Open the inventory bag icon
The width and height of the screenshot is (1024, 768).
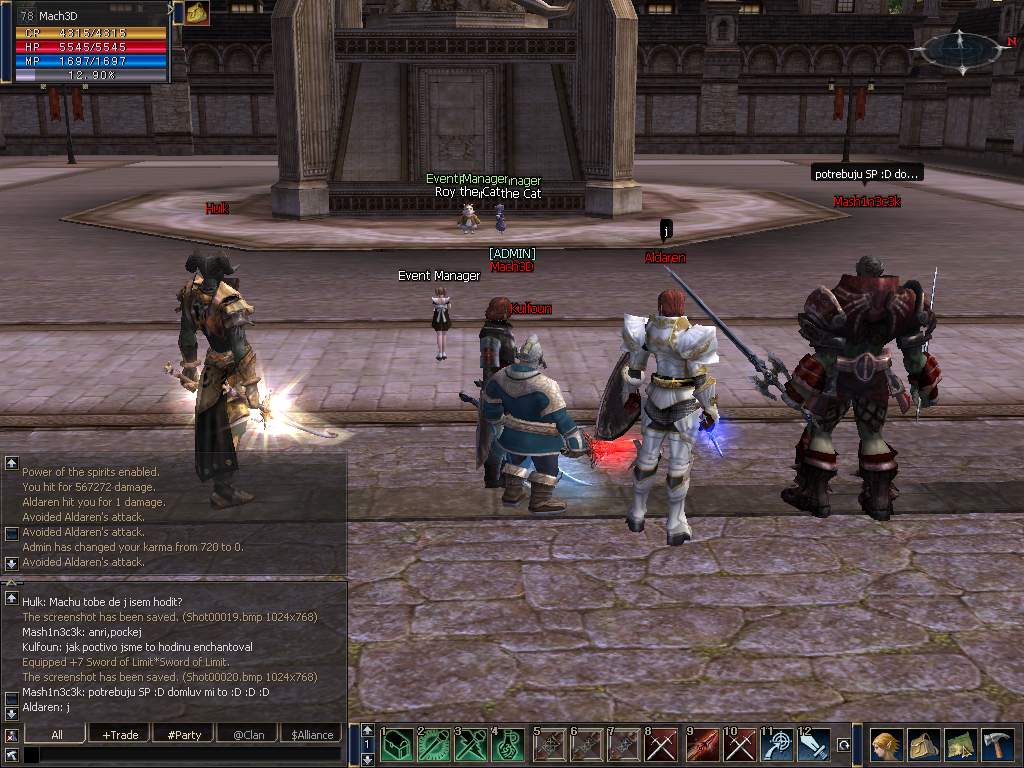pyautogui.click(x=923, y=745)
